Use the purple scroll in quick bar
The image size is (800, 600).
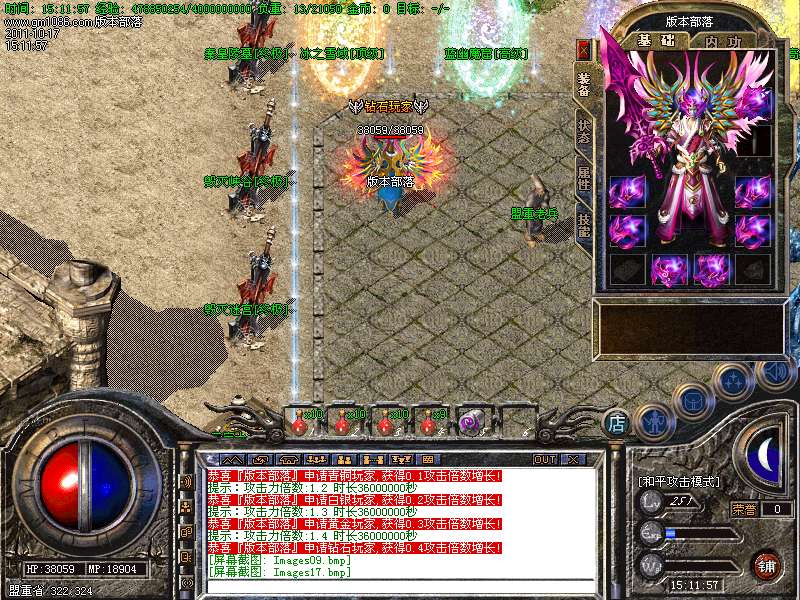[471, 423]
